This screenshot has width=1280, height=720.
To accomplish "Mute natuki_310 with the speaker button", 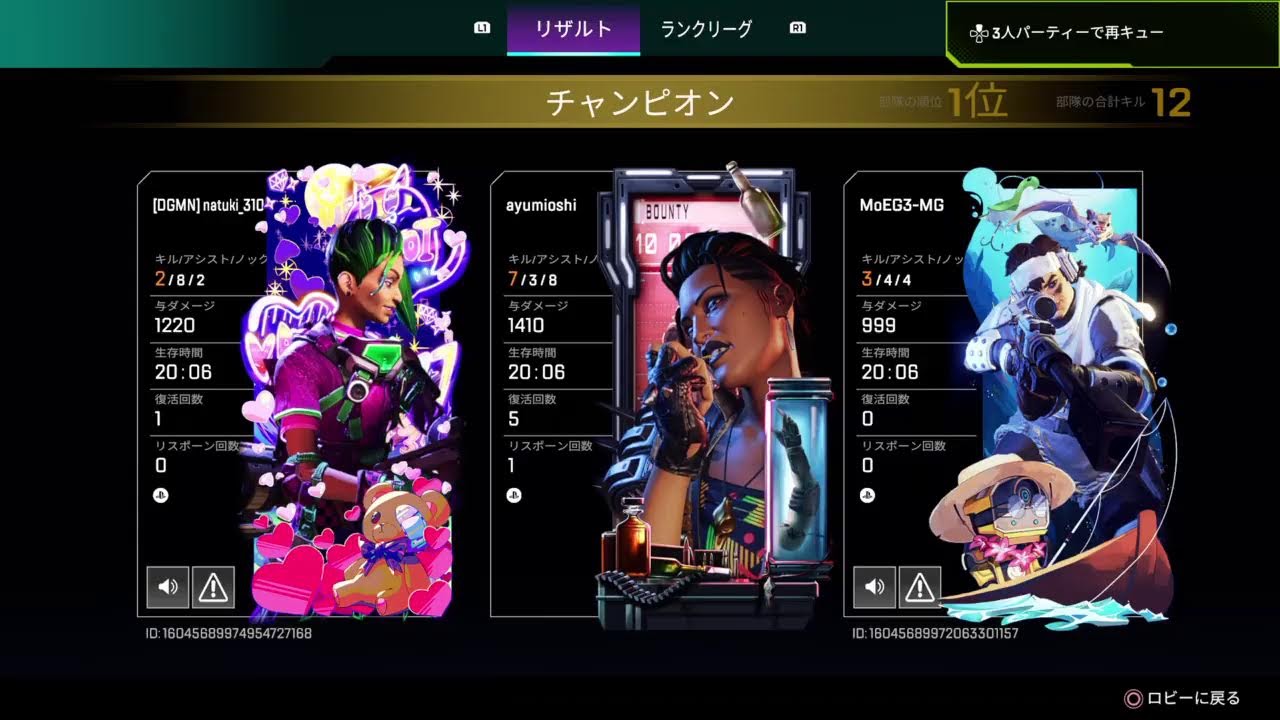I will [167, 587].
